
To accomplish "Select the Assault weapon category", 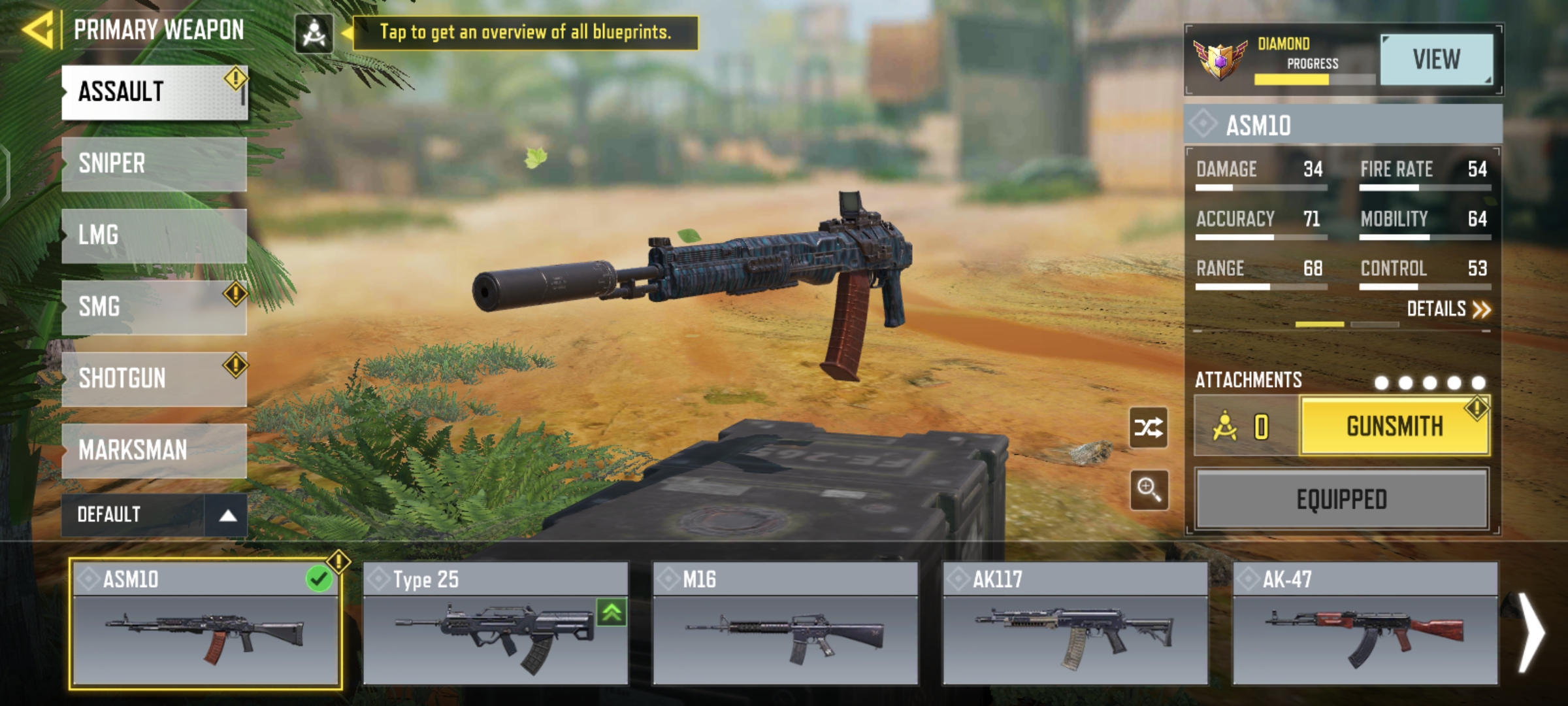I will tap(154, 92).
